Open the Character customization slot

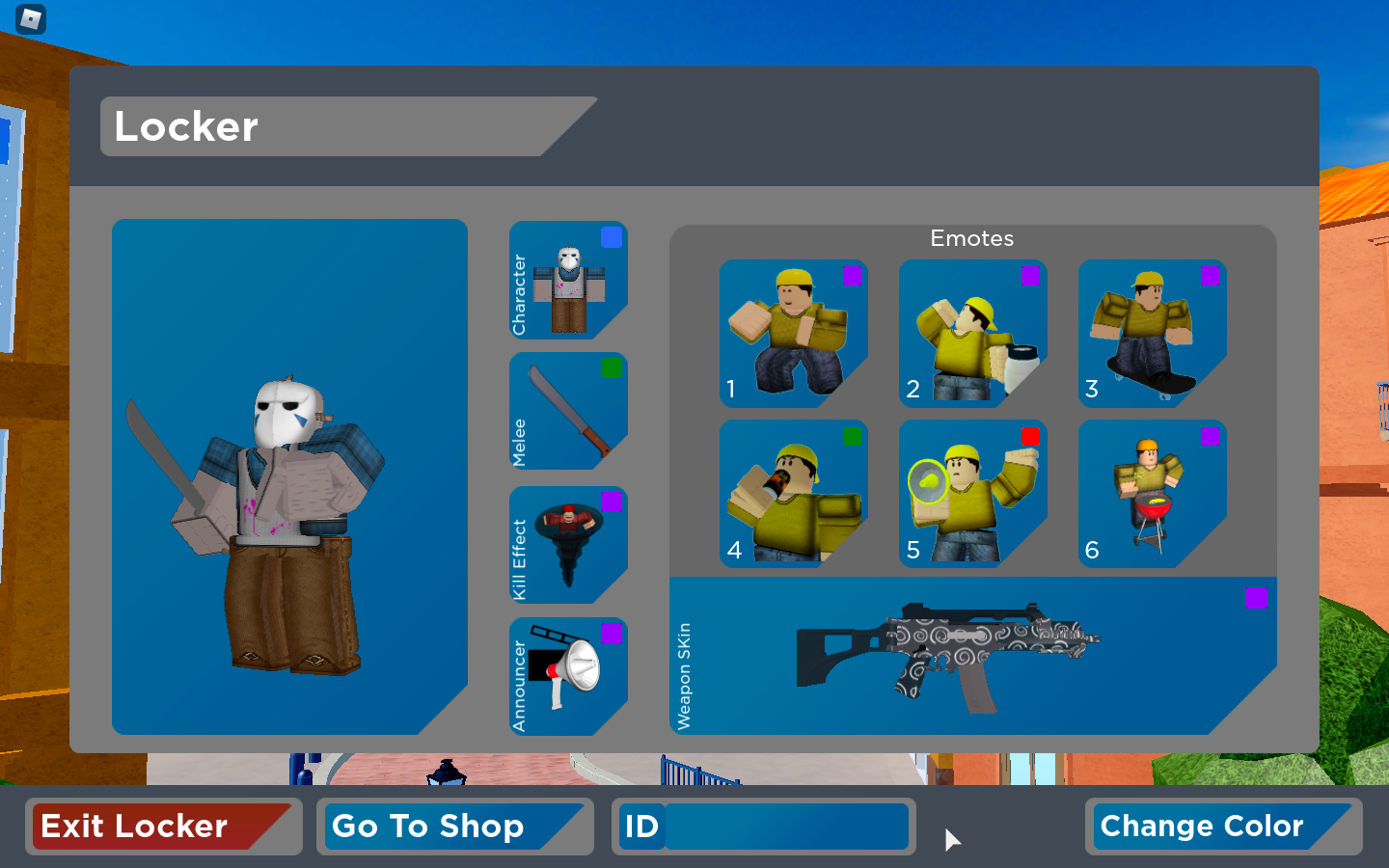tap(567, 282)
